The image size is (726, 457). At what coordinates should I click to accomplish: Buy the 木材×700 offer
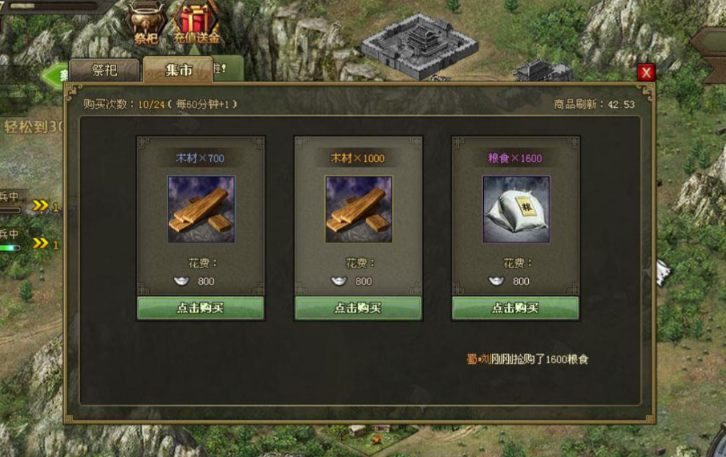tap(201, 307)
